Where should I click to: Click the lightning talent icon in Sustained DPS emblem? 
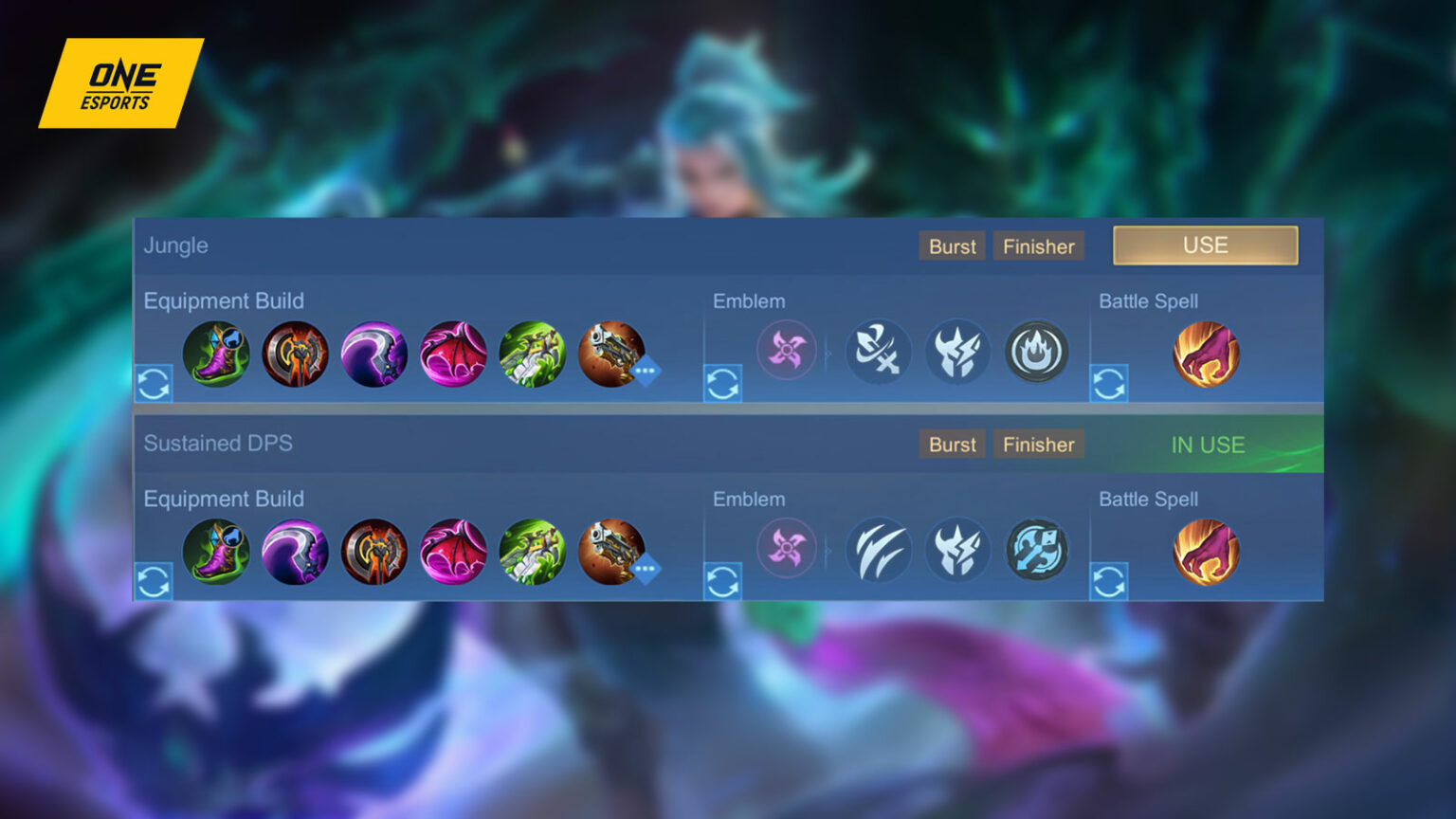coord(957,549)
